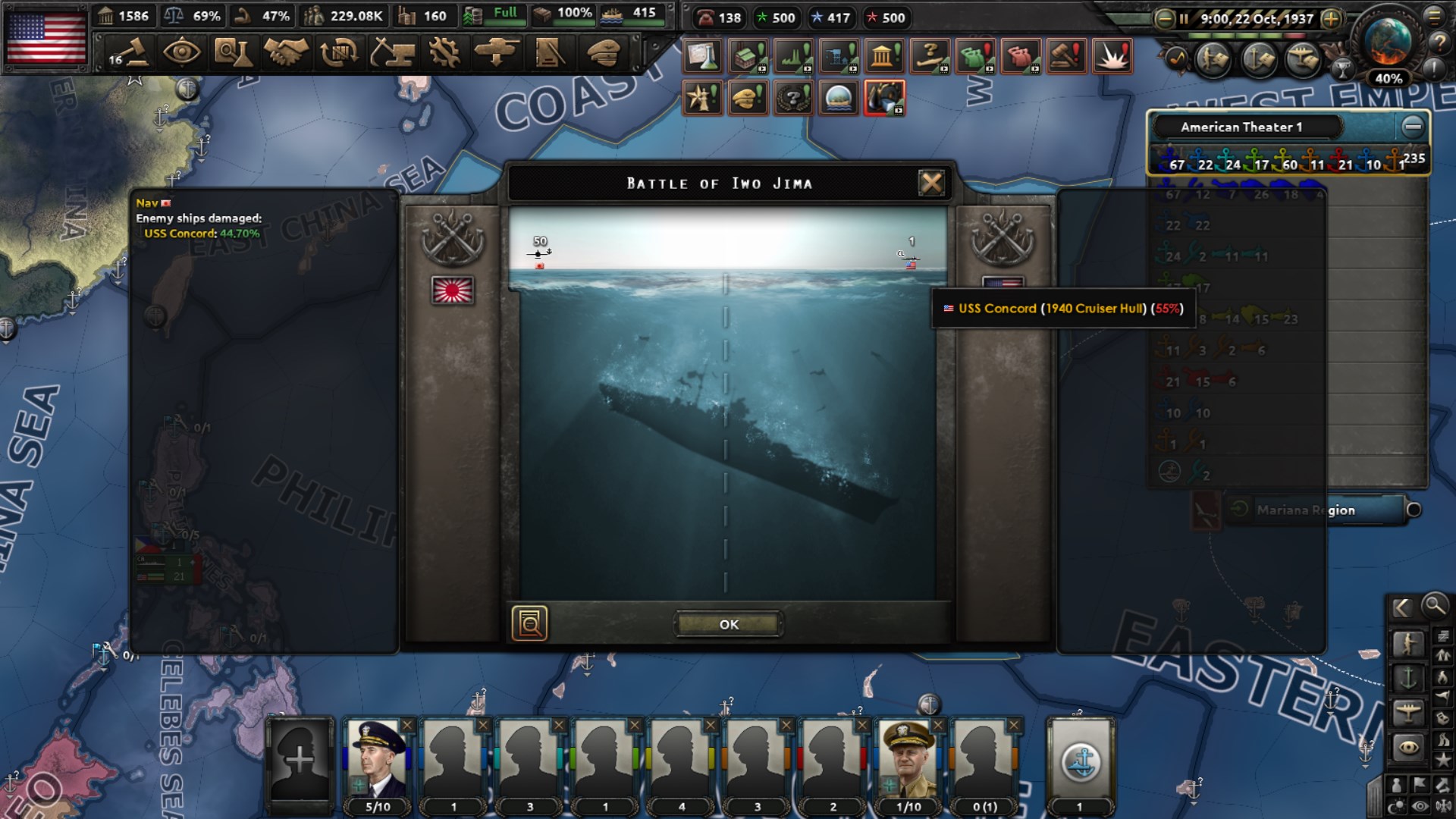Image resolution: width=1456 pixels, height=819 pixels.
Task: Toggle the naval map mode anchor icon
Action: pyautogui.click(x=1407, y=677)
